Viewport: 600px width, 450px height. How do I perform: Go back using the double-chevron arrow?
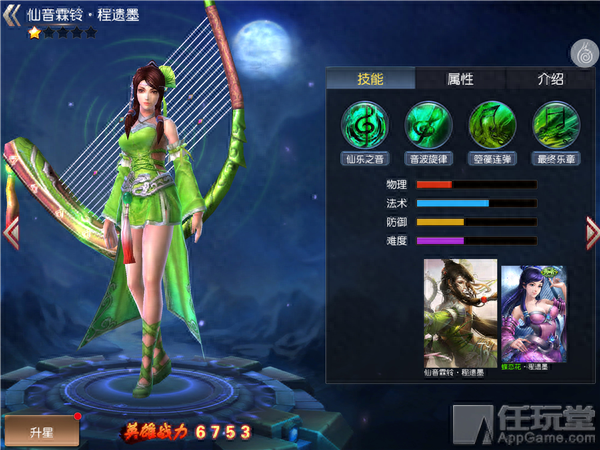coord(16,14)
